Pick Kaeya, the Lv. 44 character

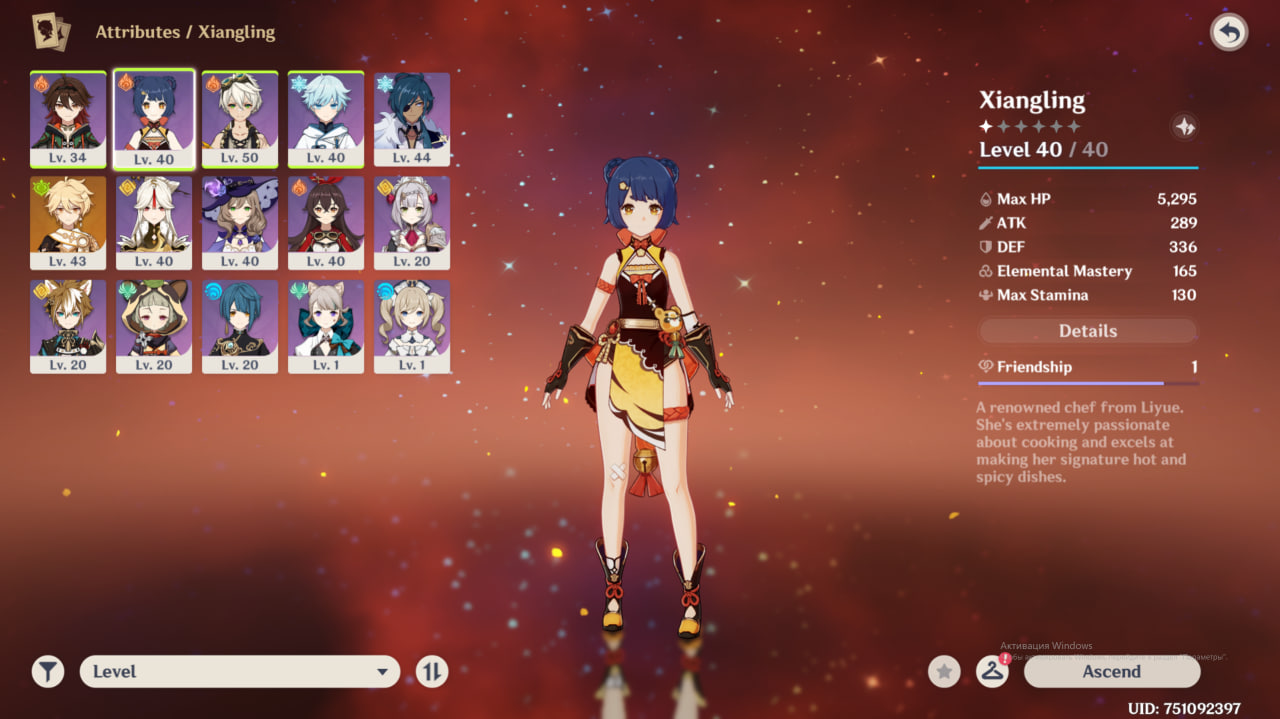coord(412,118)
